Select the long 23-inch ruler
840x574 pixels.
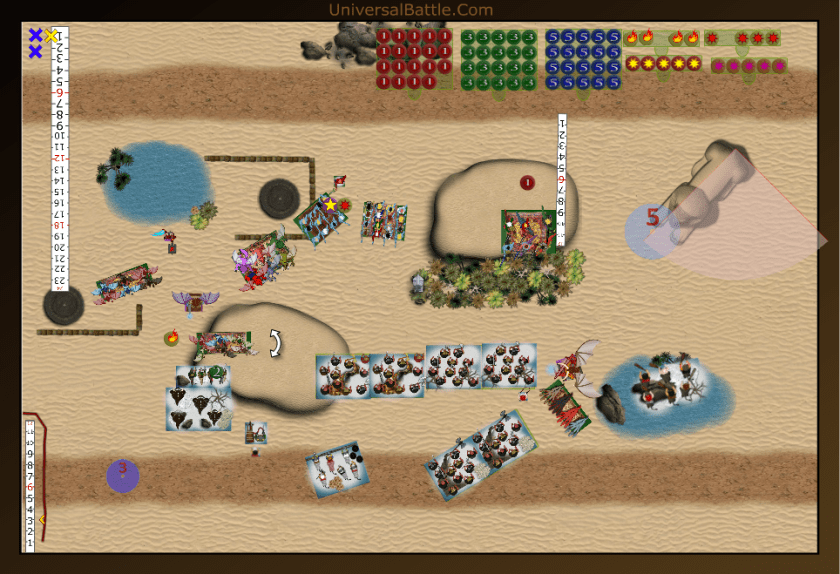pyautogui.click(x=59, y=160)
